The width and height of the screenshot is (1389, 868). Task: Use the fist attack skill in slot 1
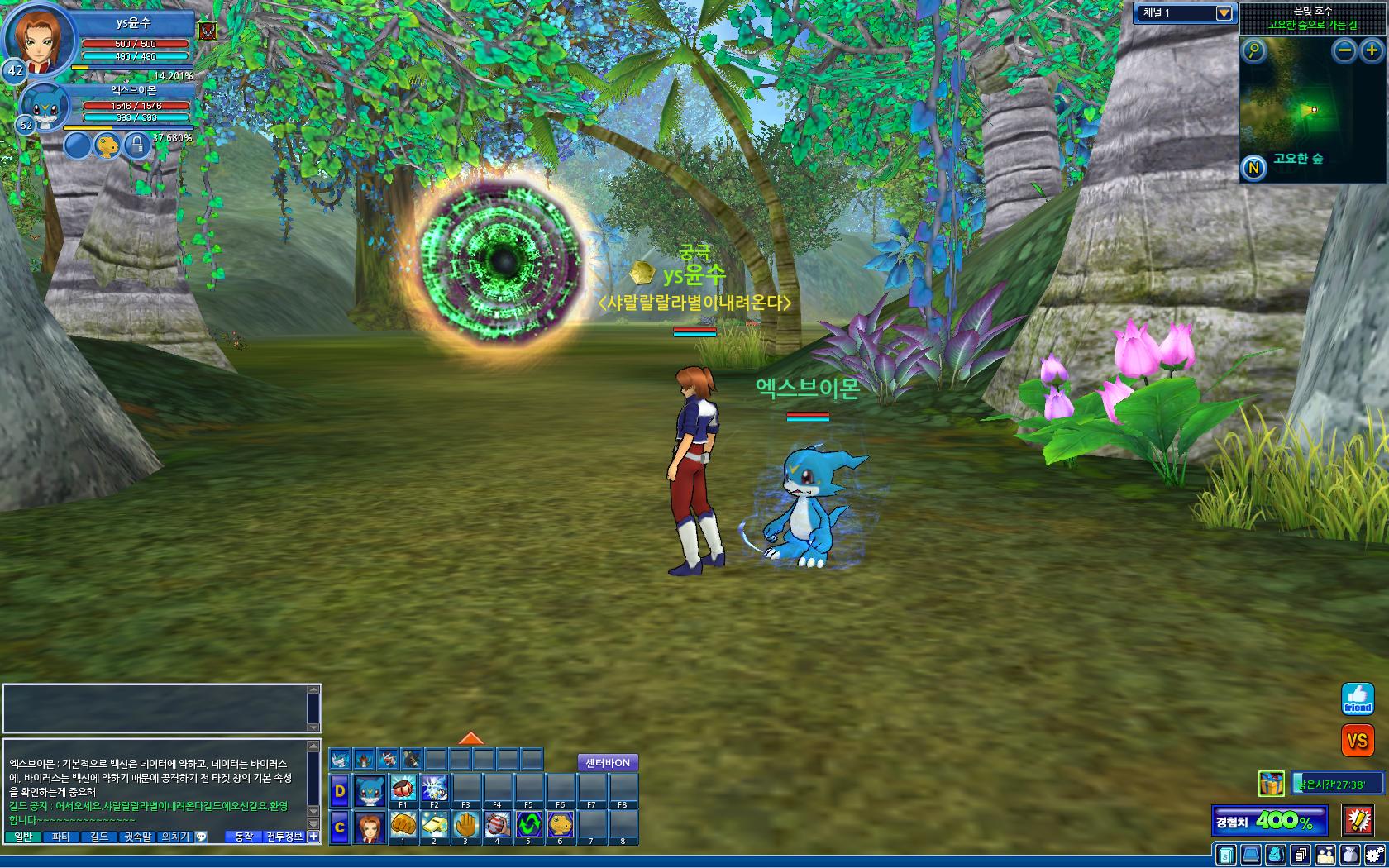[403, 824]
